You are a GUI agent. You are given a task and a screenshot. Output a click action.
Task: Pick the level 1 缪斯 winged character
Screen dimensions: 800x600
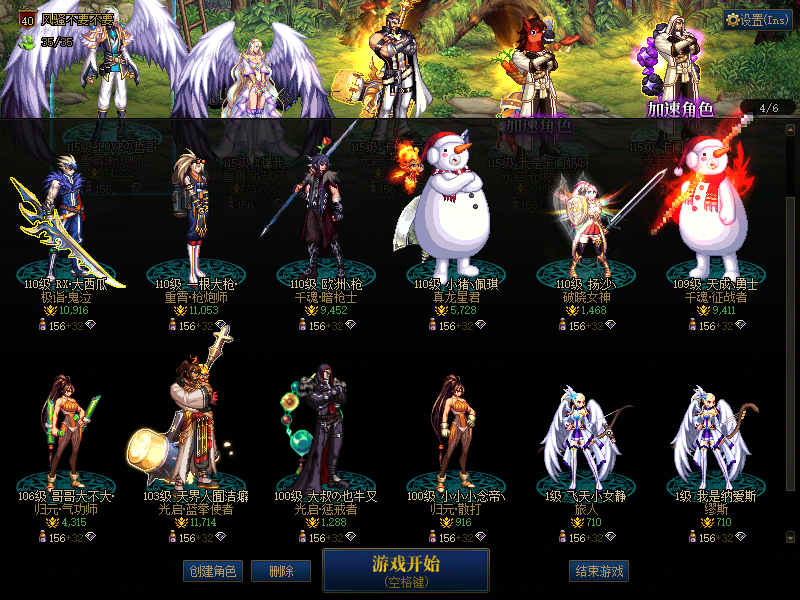point(711,440)
